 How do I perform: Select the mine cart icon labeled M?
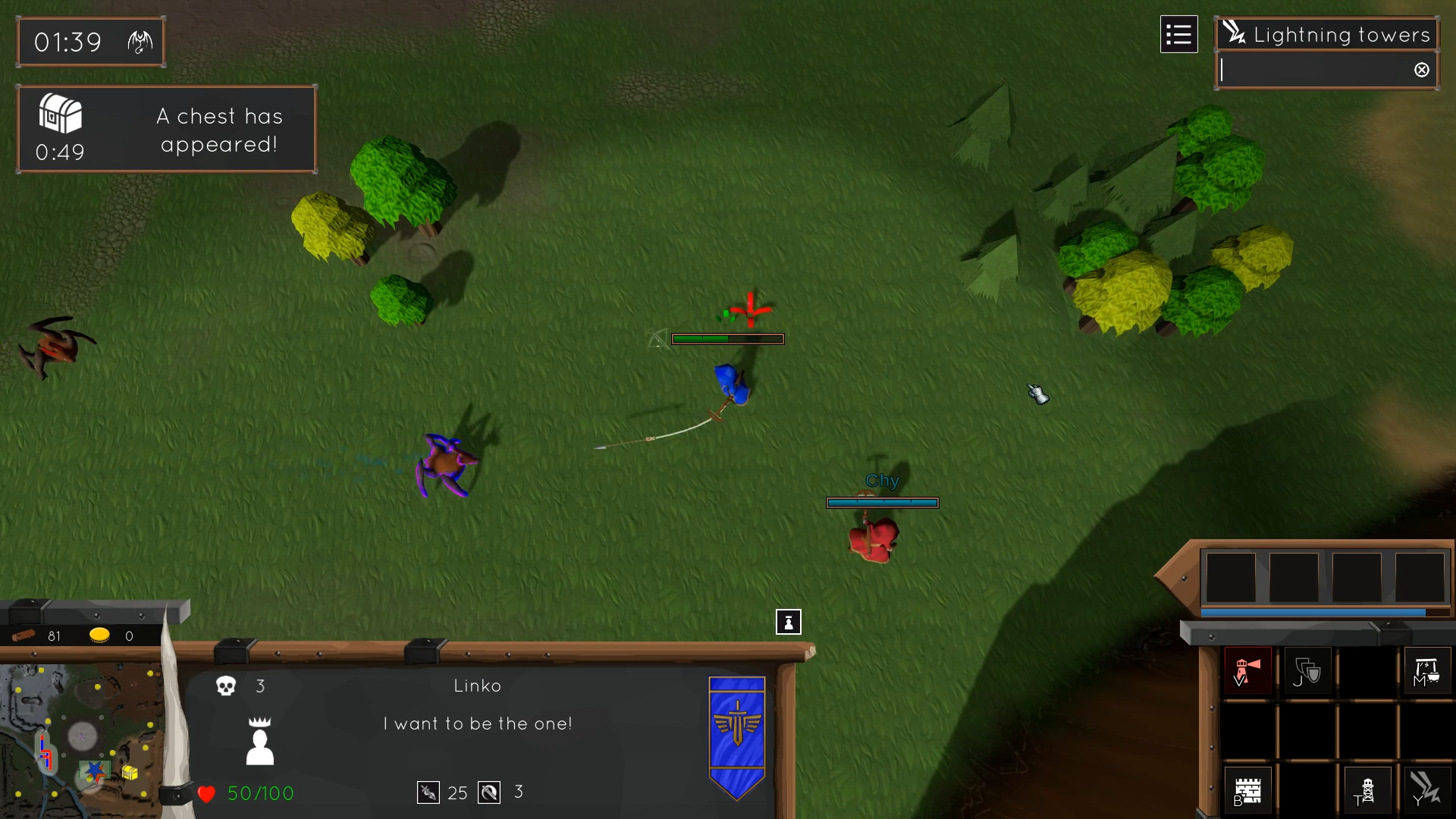click(x=1427, y=671)
